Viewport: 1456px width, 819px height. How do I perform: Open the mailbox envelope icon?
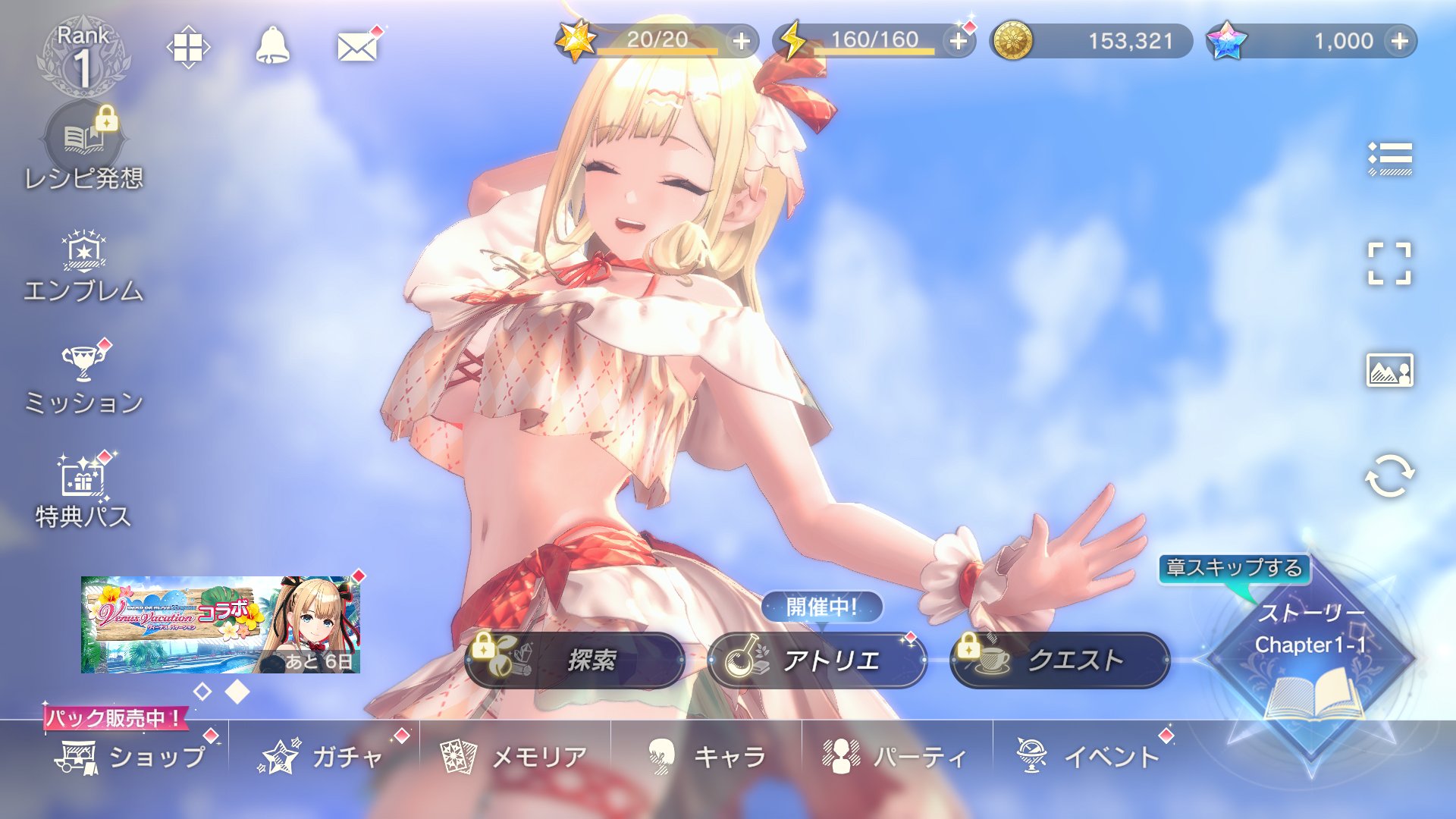357,48
